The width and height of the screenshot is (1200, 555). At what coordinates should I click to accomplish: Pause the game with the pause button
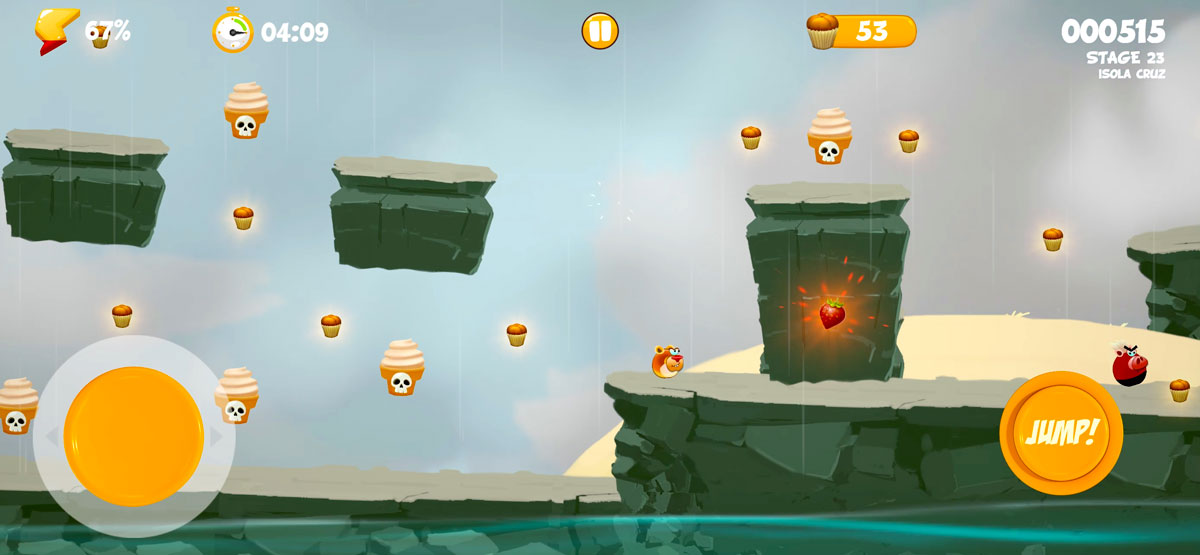[x=600, y=31]
